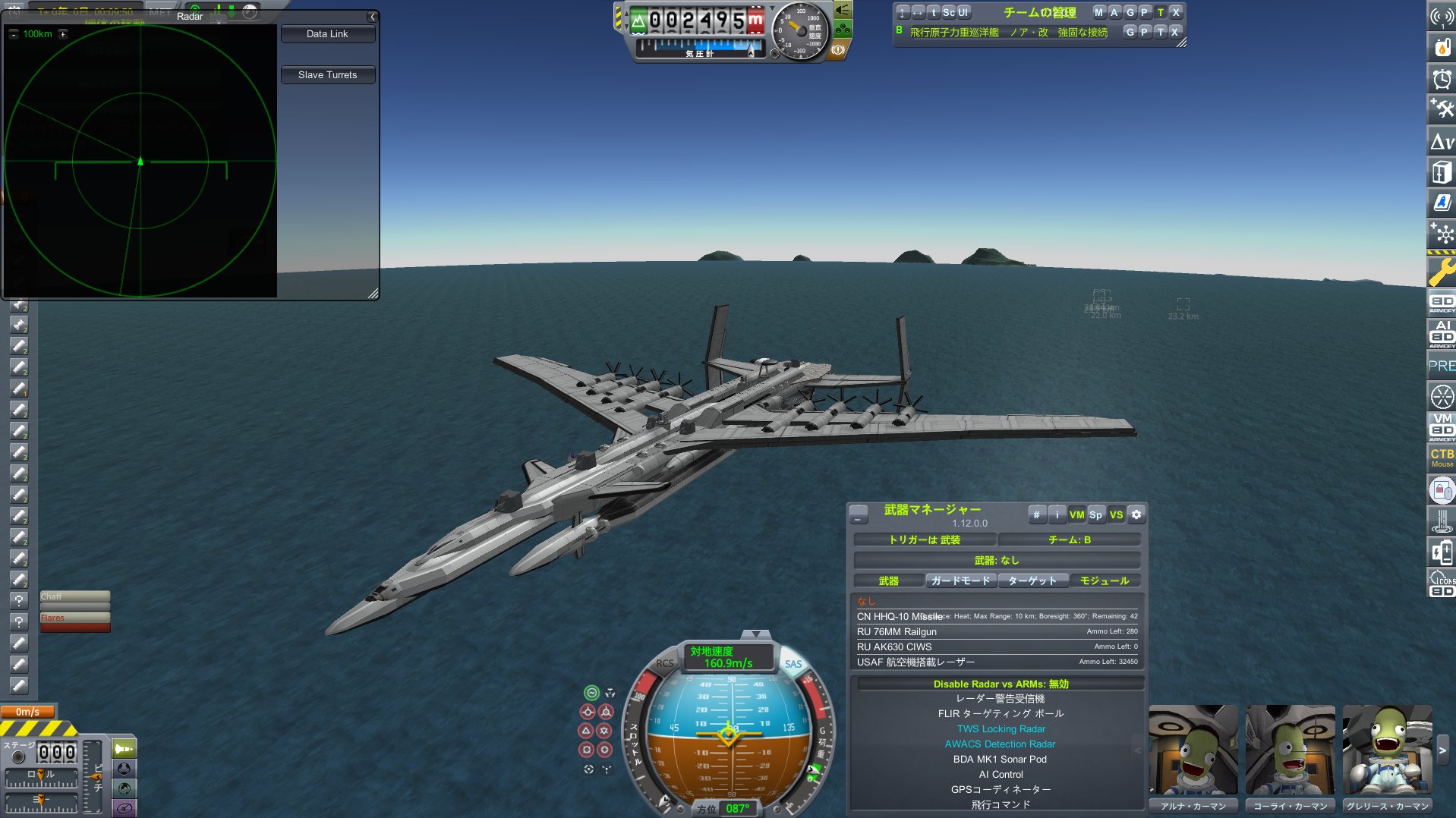Select kerbal portrait アルナ・カーマン
The image size is (1456, 818).
tap(1193, 751)
